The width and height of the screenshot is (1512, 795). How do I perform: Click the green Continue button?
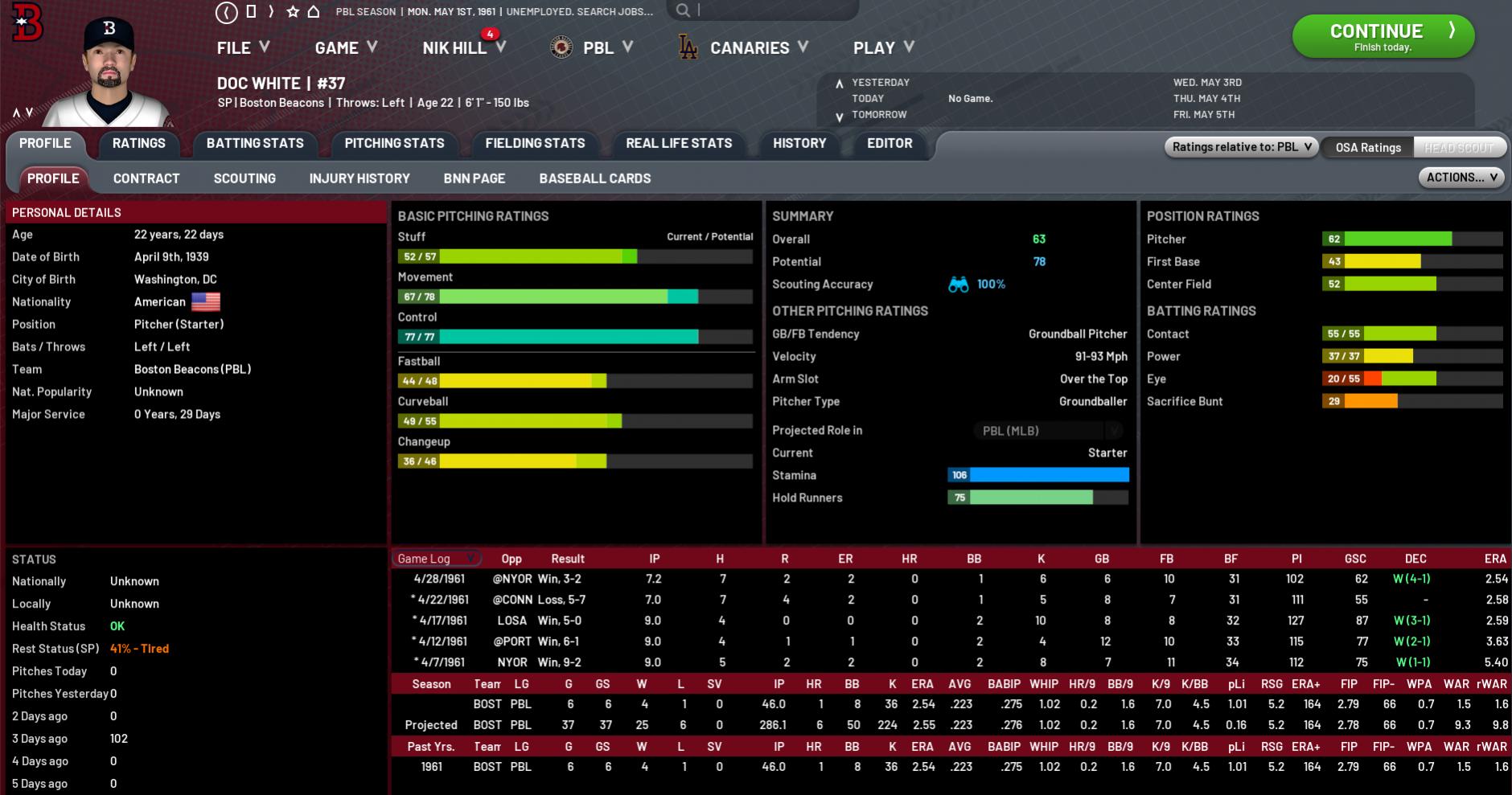click(x=1383, y=36)
